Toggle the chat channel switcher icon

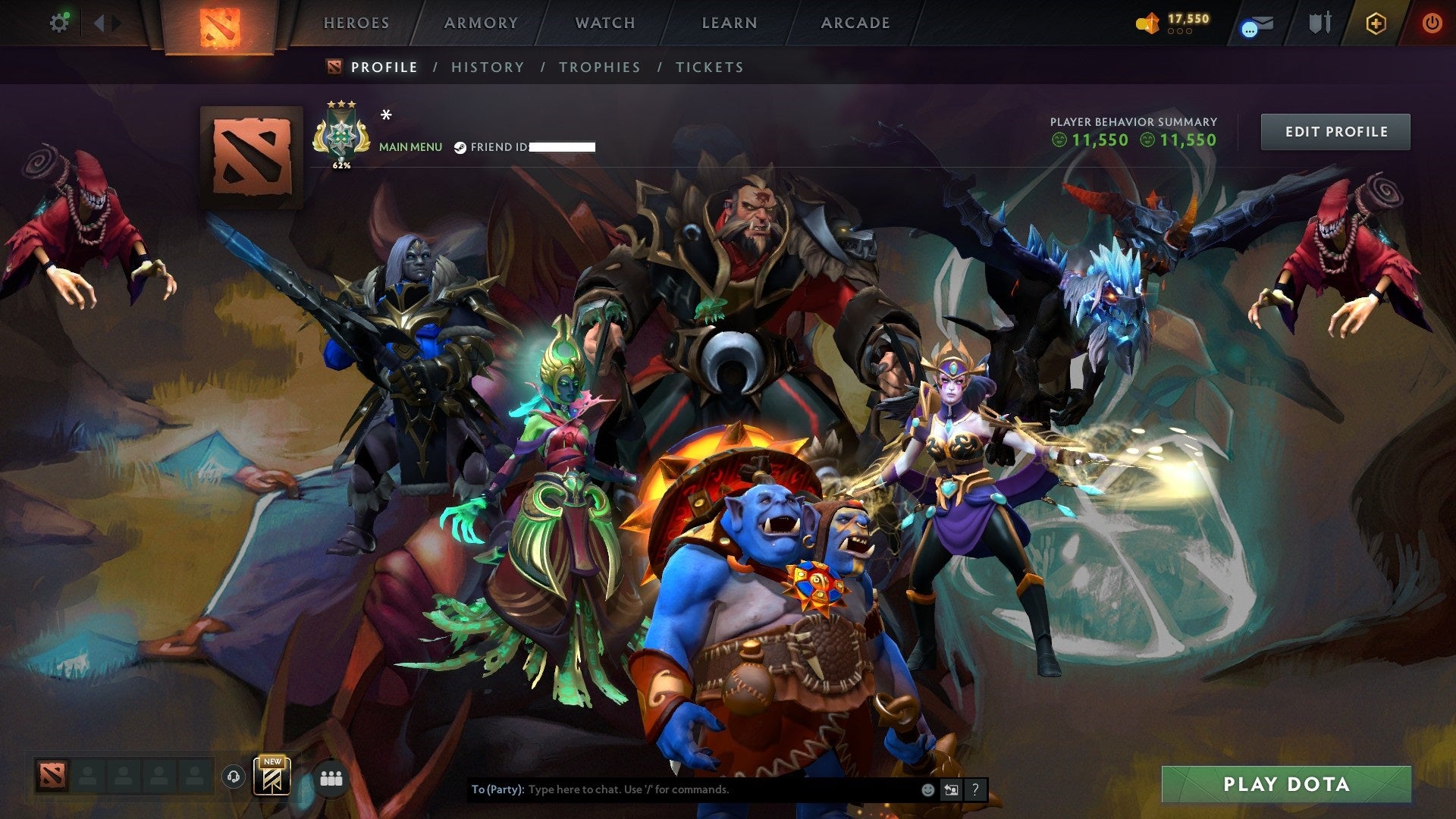coord(951,789)
